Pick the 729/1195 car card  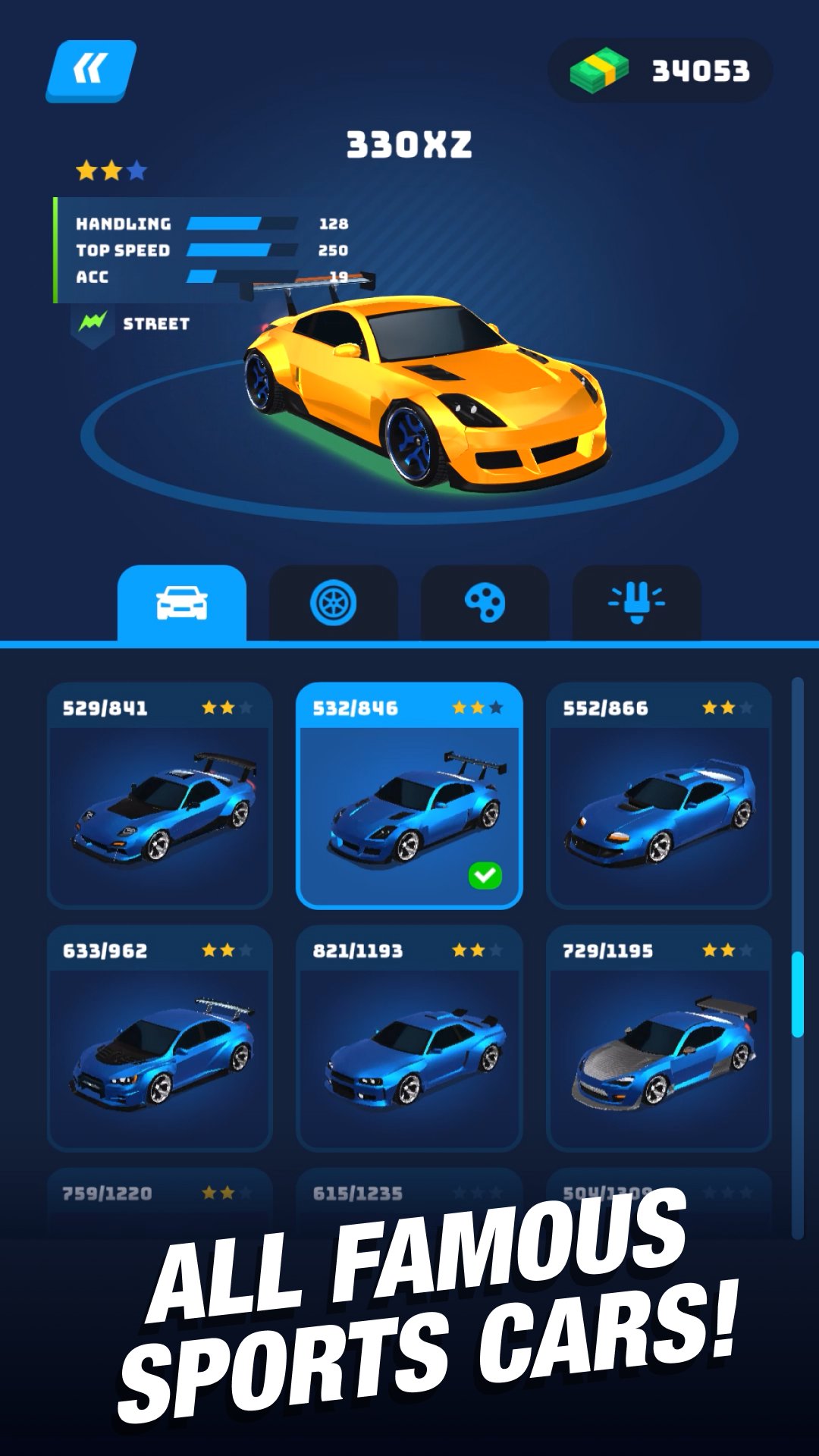point(659,1039)
